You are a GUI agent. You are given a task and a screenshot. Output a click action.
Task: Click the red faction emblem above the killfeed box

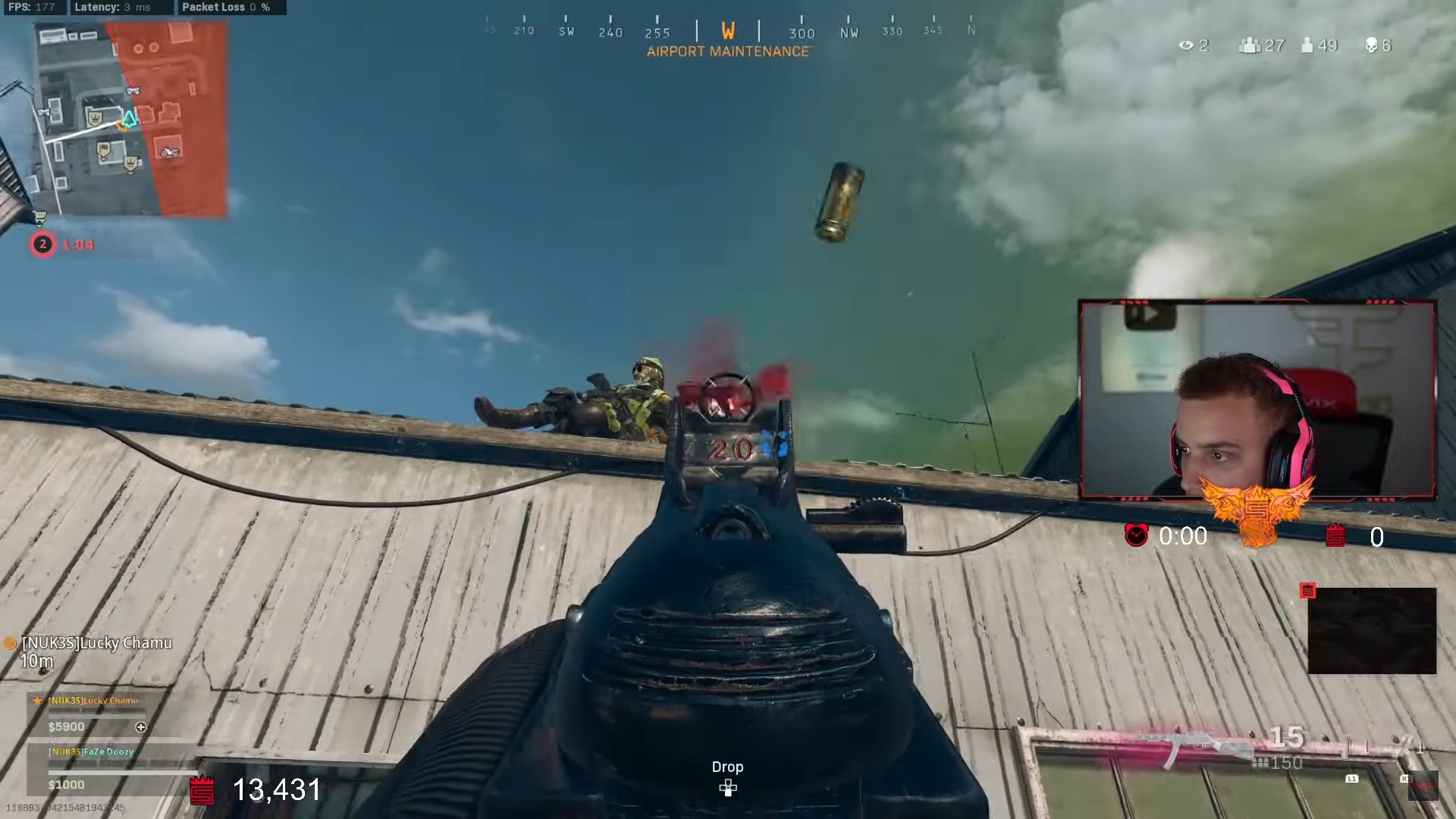click(1307, 591)
